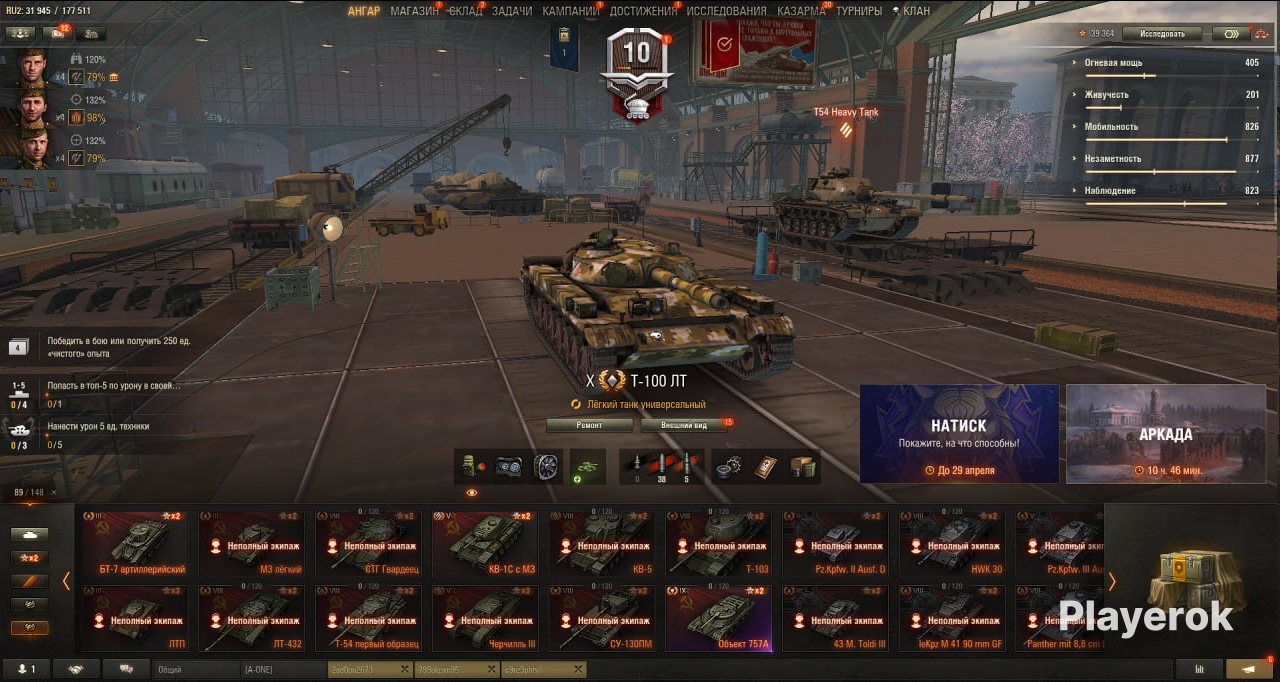The image size is (1280, 682).
Task: Open the Внешний вид customization
Action: point(687,425)
